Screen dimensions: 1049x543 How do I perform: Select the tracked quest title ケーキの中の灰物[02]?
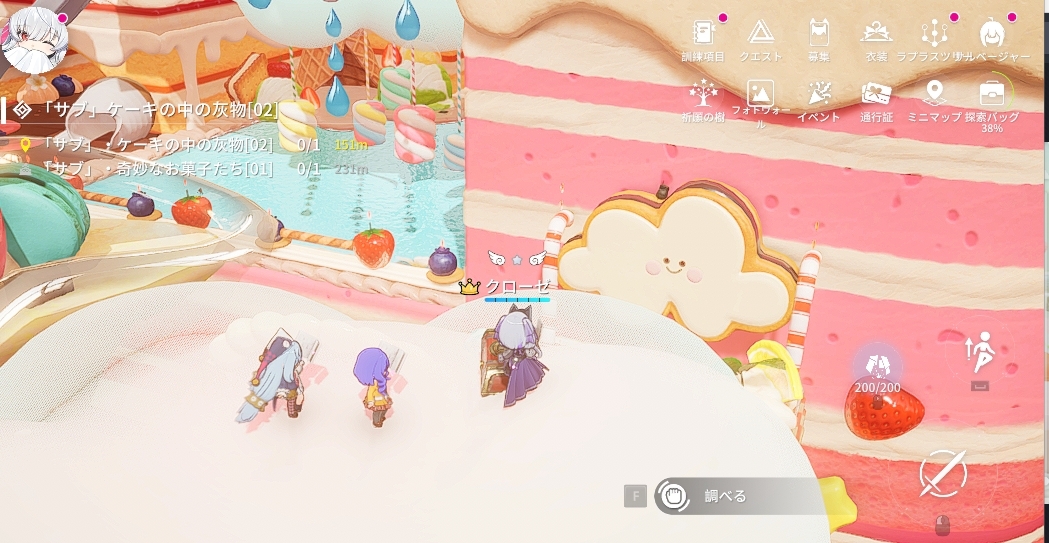coord(150,110)
